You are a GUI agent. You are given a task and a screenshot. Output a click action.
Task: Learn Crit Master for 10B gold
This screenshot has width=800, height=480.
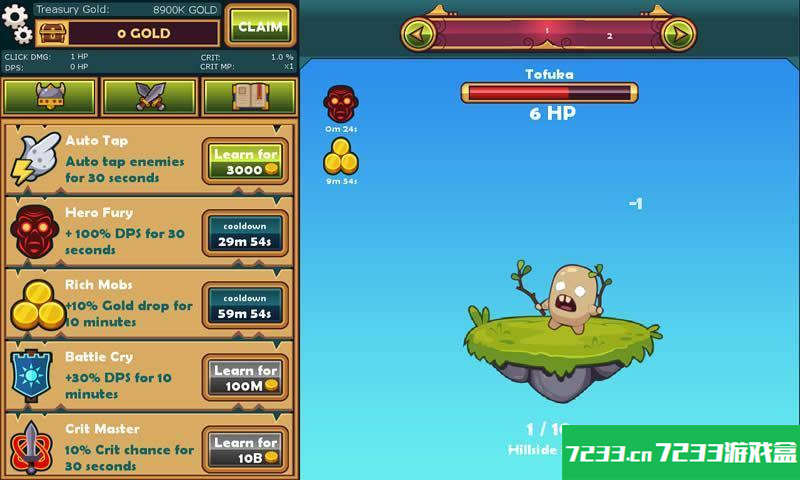tap(245, 450)
